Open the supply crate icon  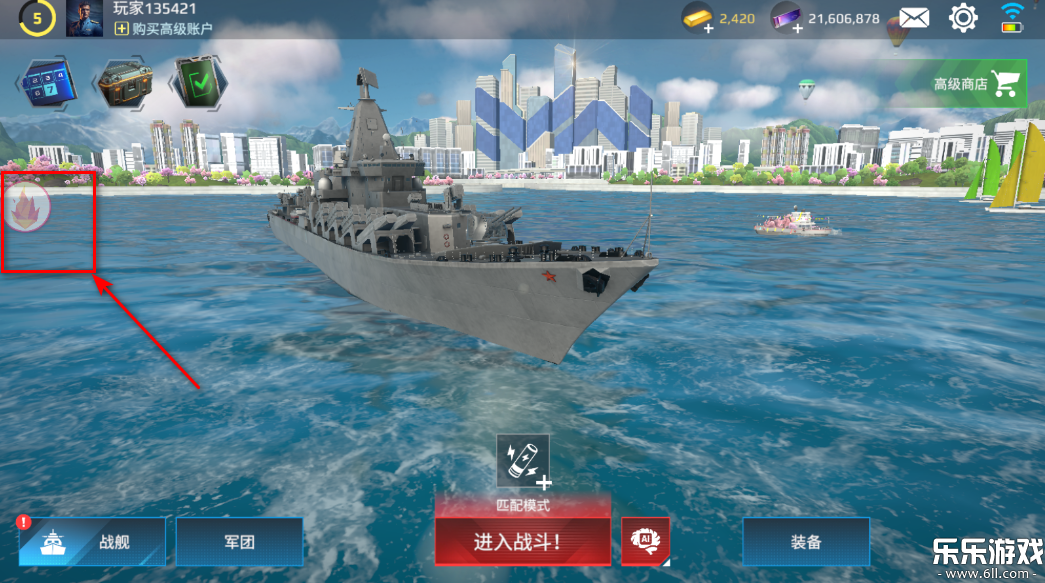124,82
